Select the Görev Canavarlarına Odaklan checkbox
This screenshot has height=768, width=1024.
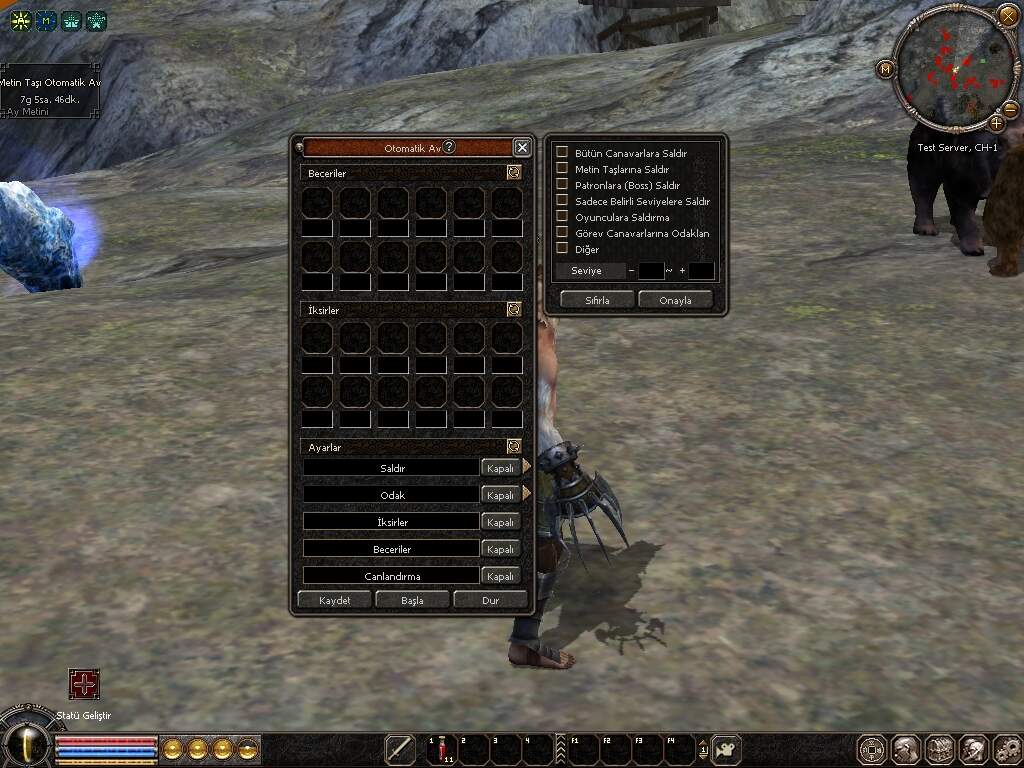coord(562,233)
